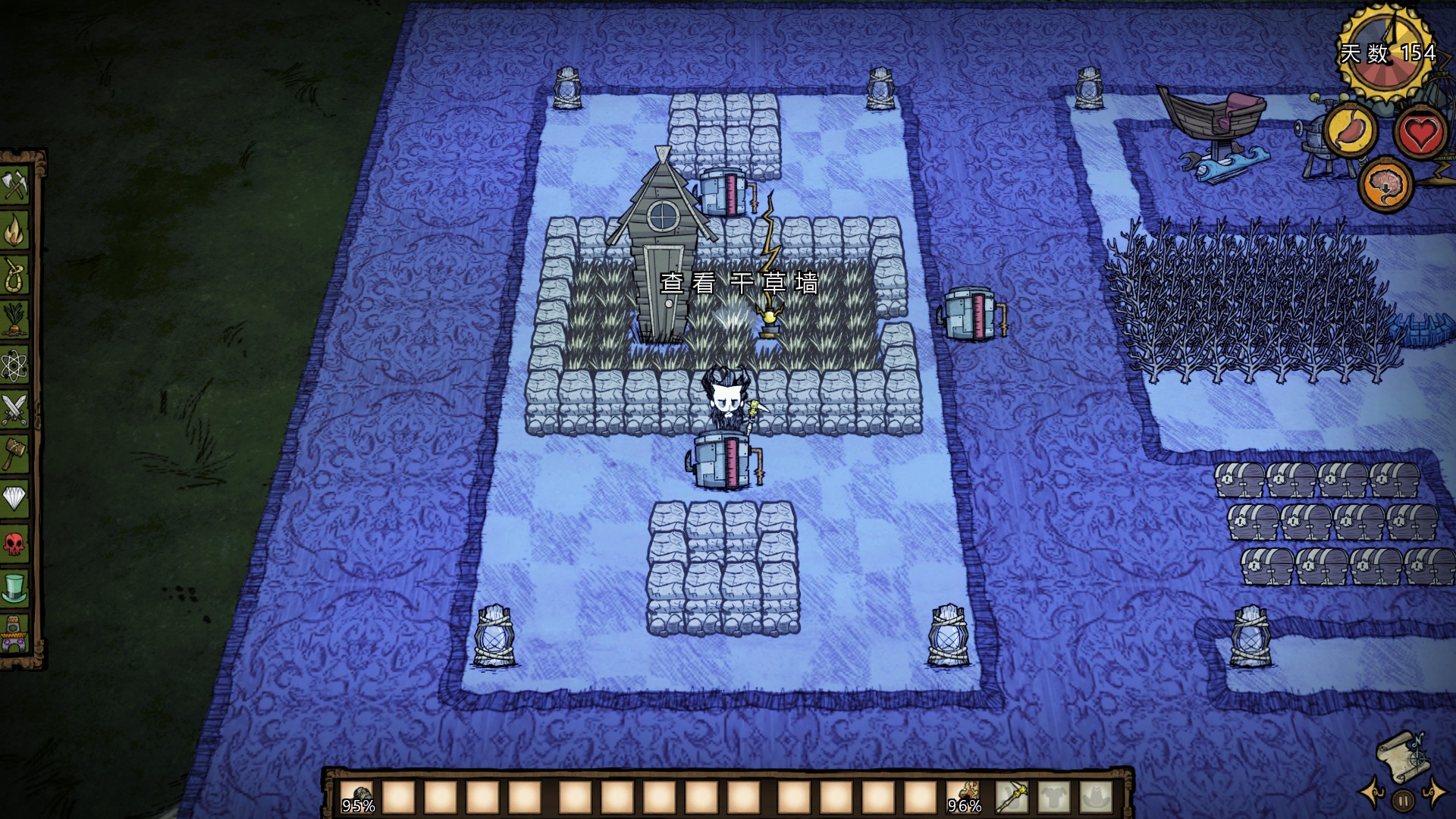Rotate the camera with the right arrow
This screenshot has height=819, width=1456.
coord(1435,792)
